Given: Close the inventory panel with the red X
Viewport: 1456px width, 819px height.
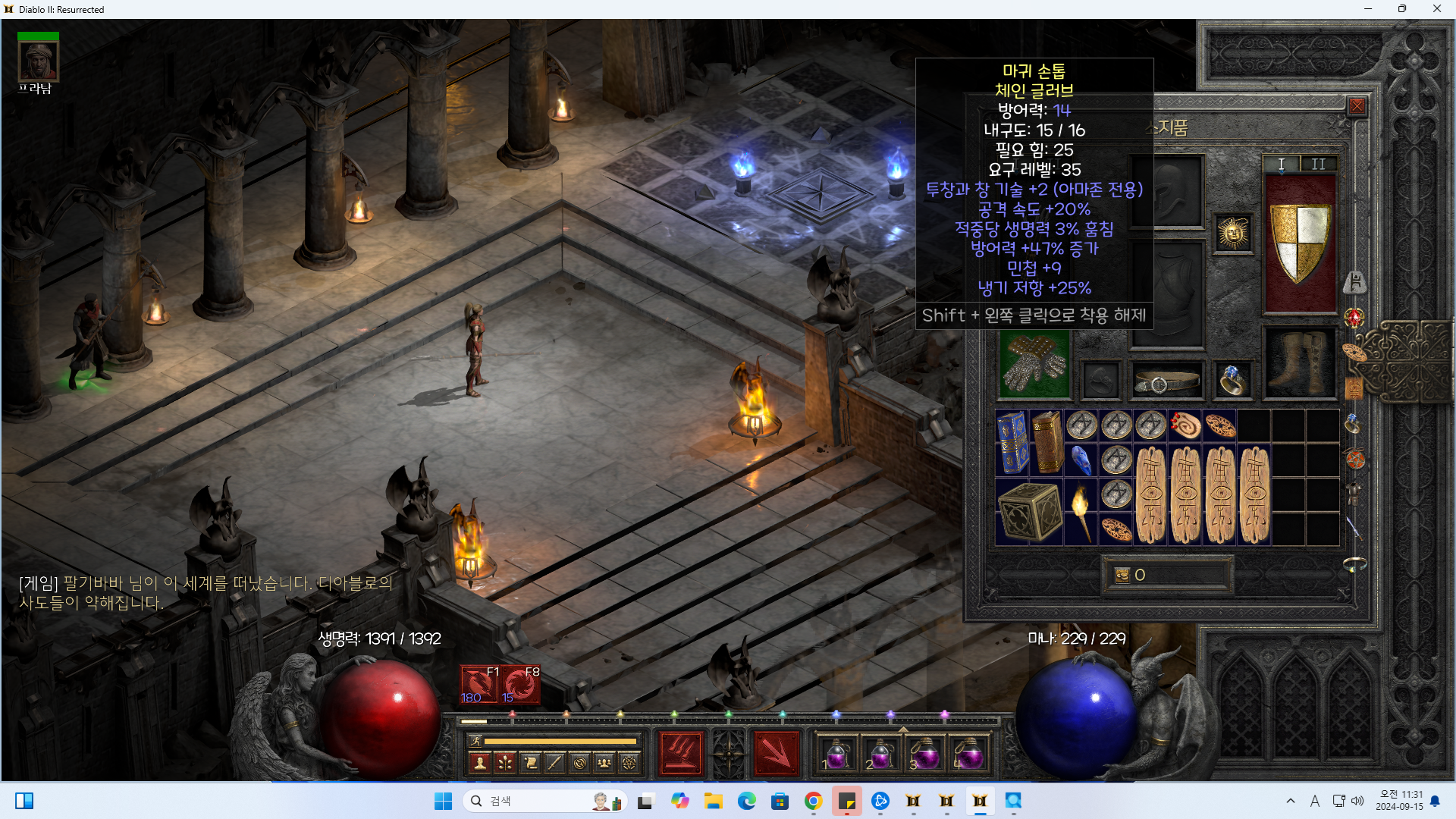Looking at the screenshot, I should 1357,107.
